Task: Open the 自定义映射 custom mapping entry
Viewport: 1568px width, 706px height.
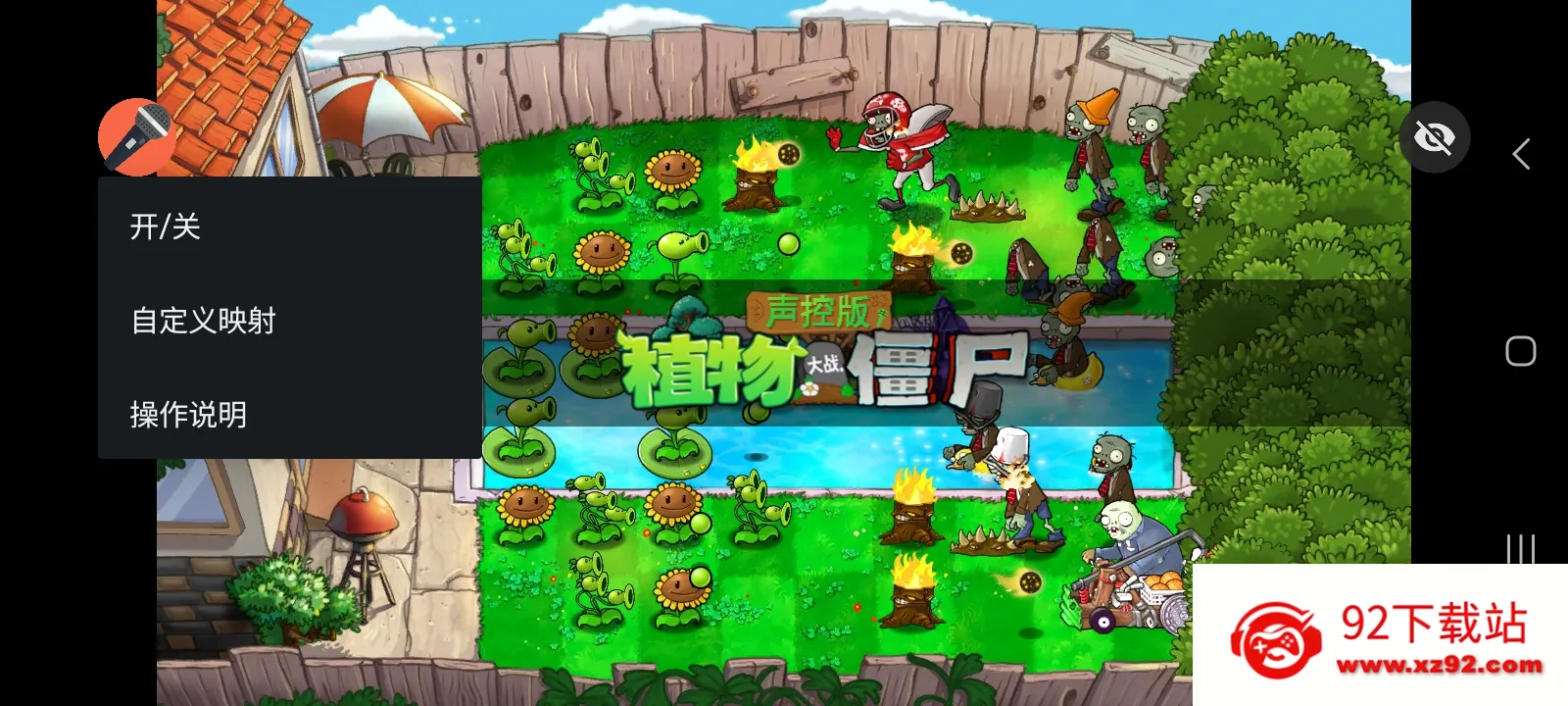Action: 204,320
